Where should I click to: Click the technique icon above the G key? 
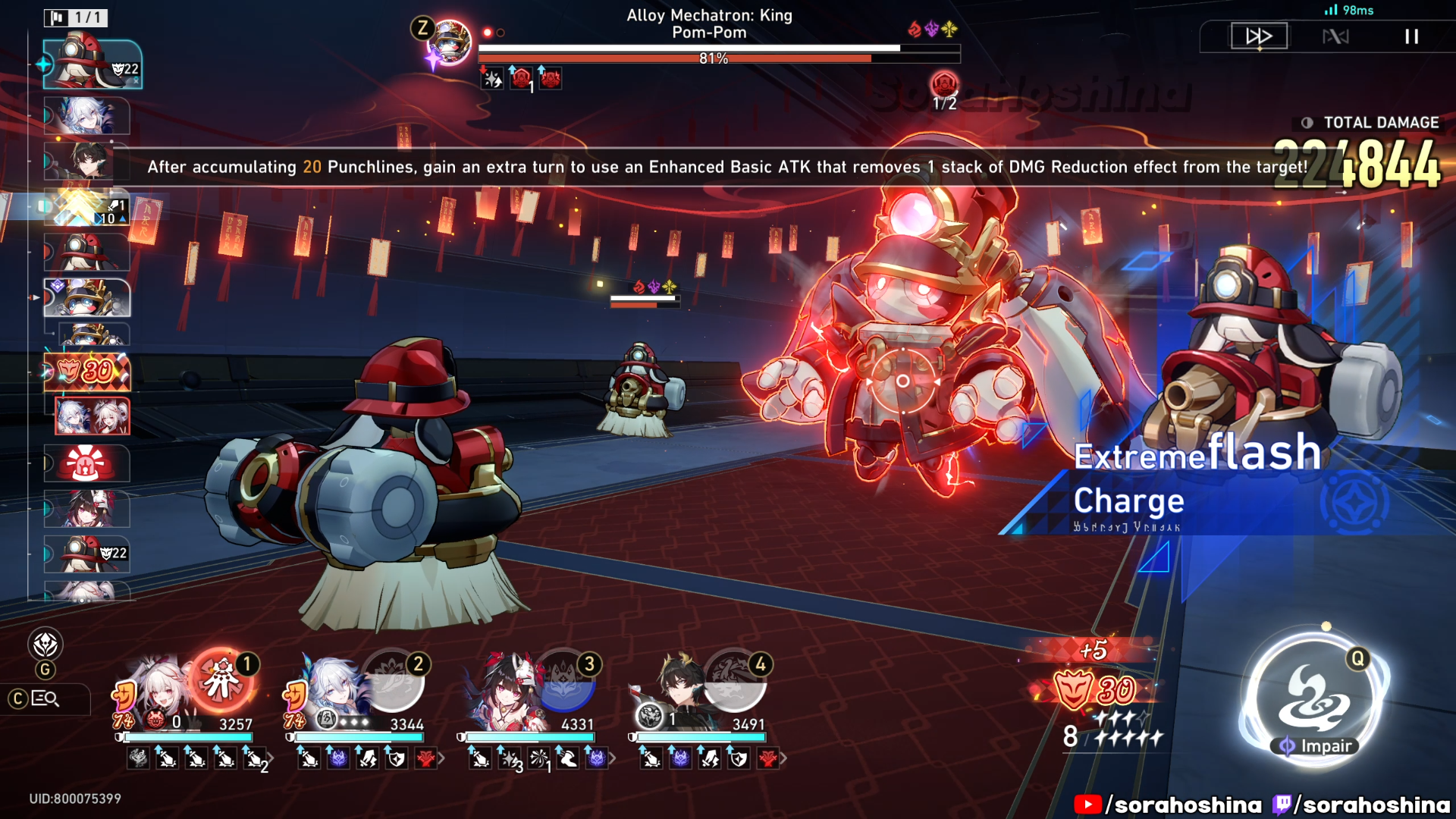coord(45,645)
